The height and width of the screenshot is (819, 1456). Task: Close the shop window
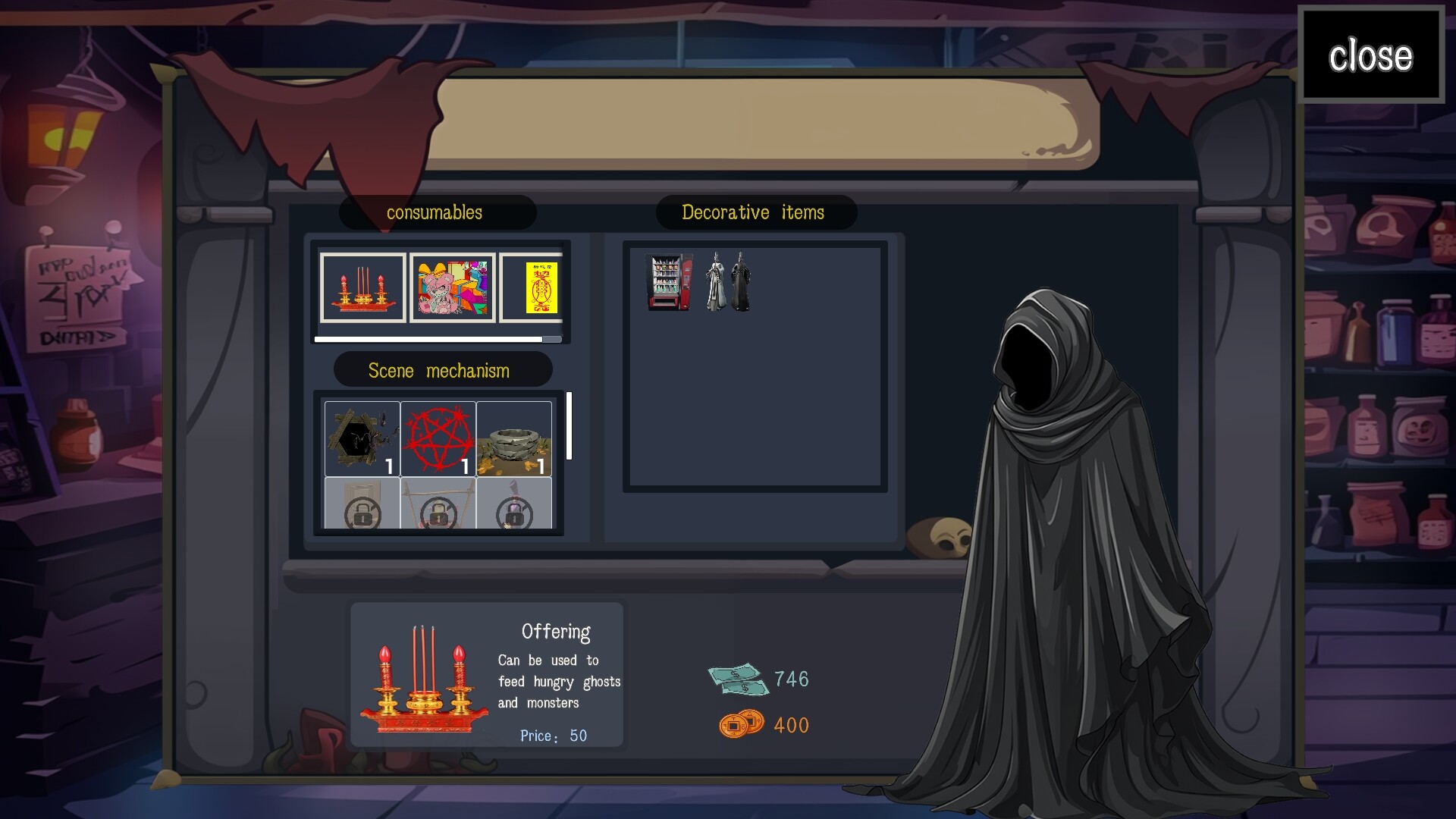[1372, 55]
